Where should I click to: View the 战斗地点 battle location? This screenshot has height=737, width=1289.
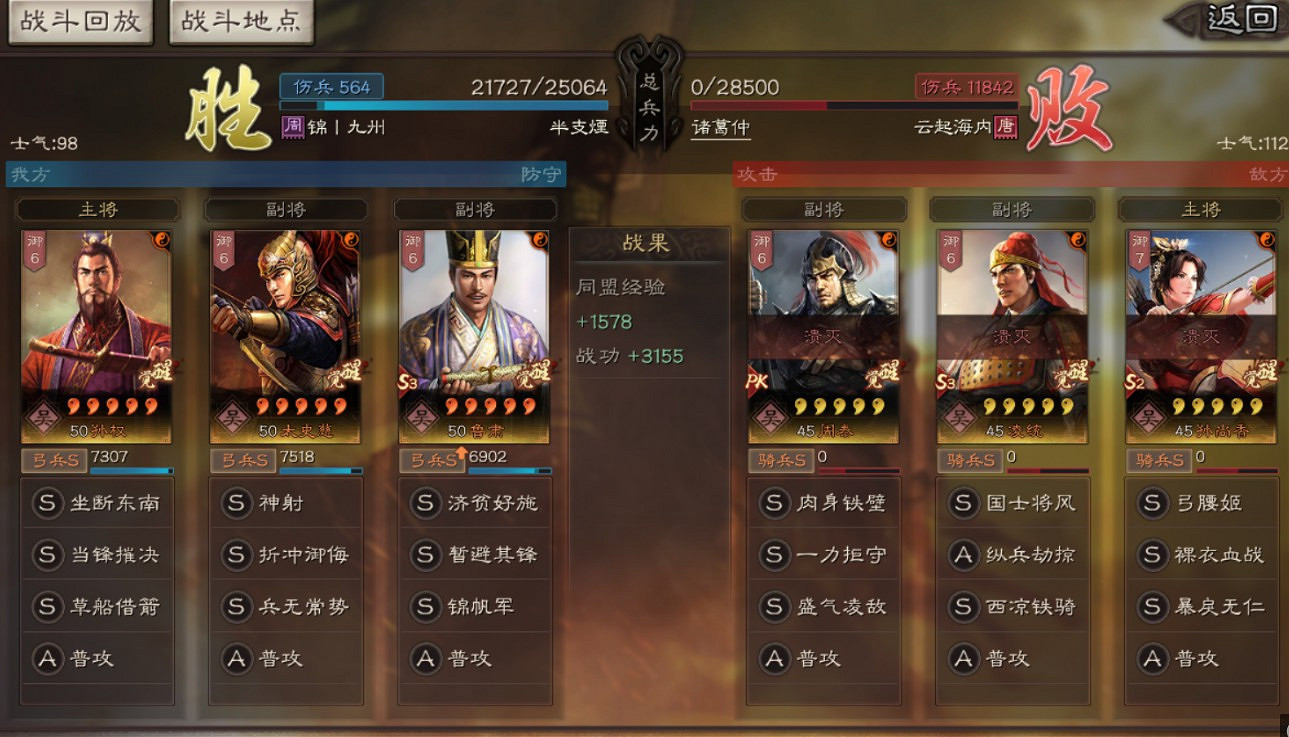pos(240,21)
